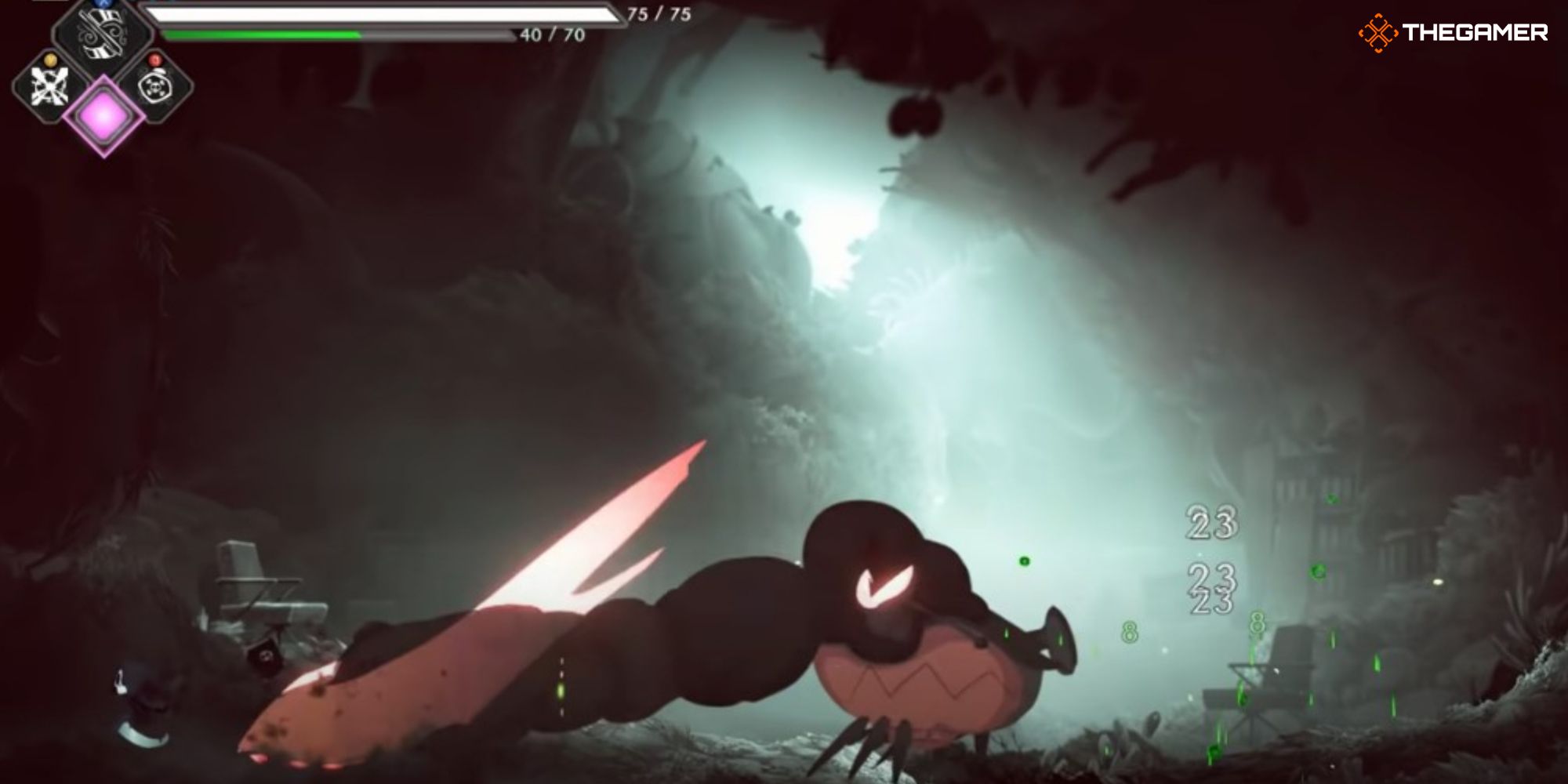Click the blue X button indicator
The image size is (1568, 784).
tap(102, 3)
